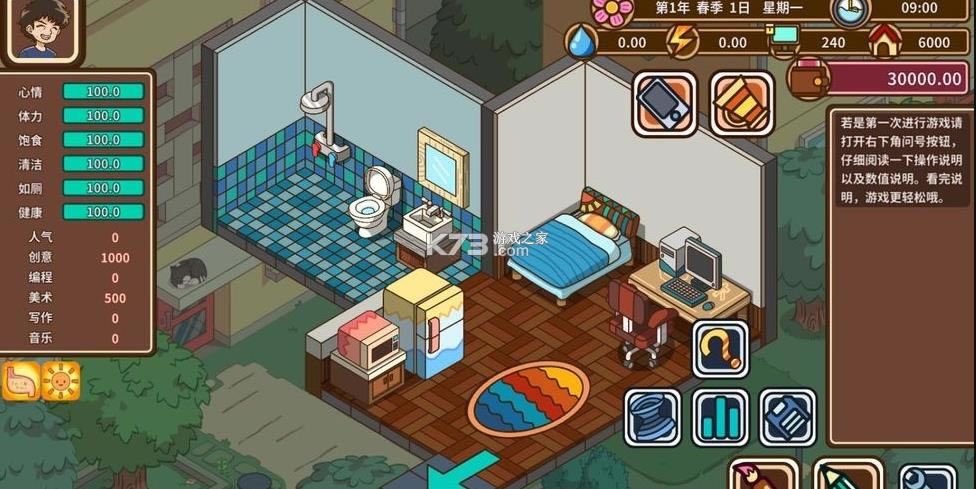This screenshot has height=489, width=976.
Task: Tap the question mark help button
Action: tap(720, 348)
